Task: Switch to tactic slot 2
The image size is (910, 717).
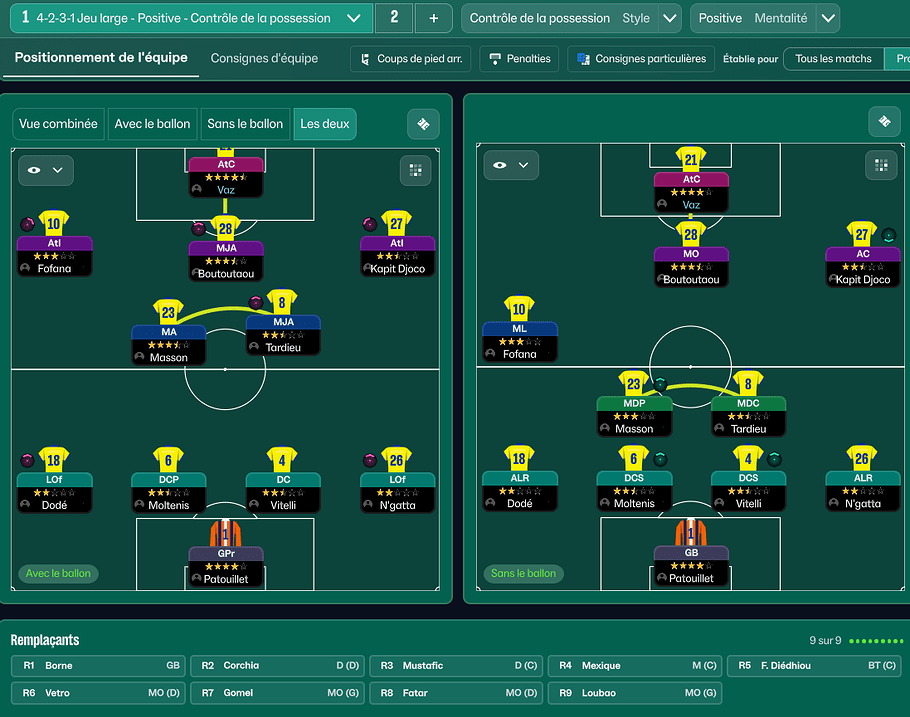Action: click(394, 18)
